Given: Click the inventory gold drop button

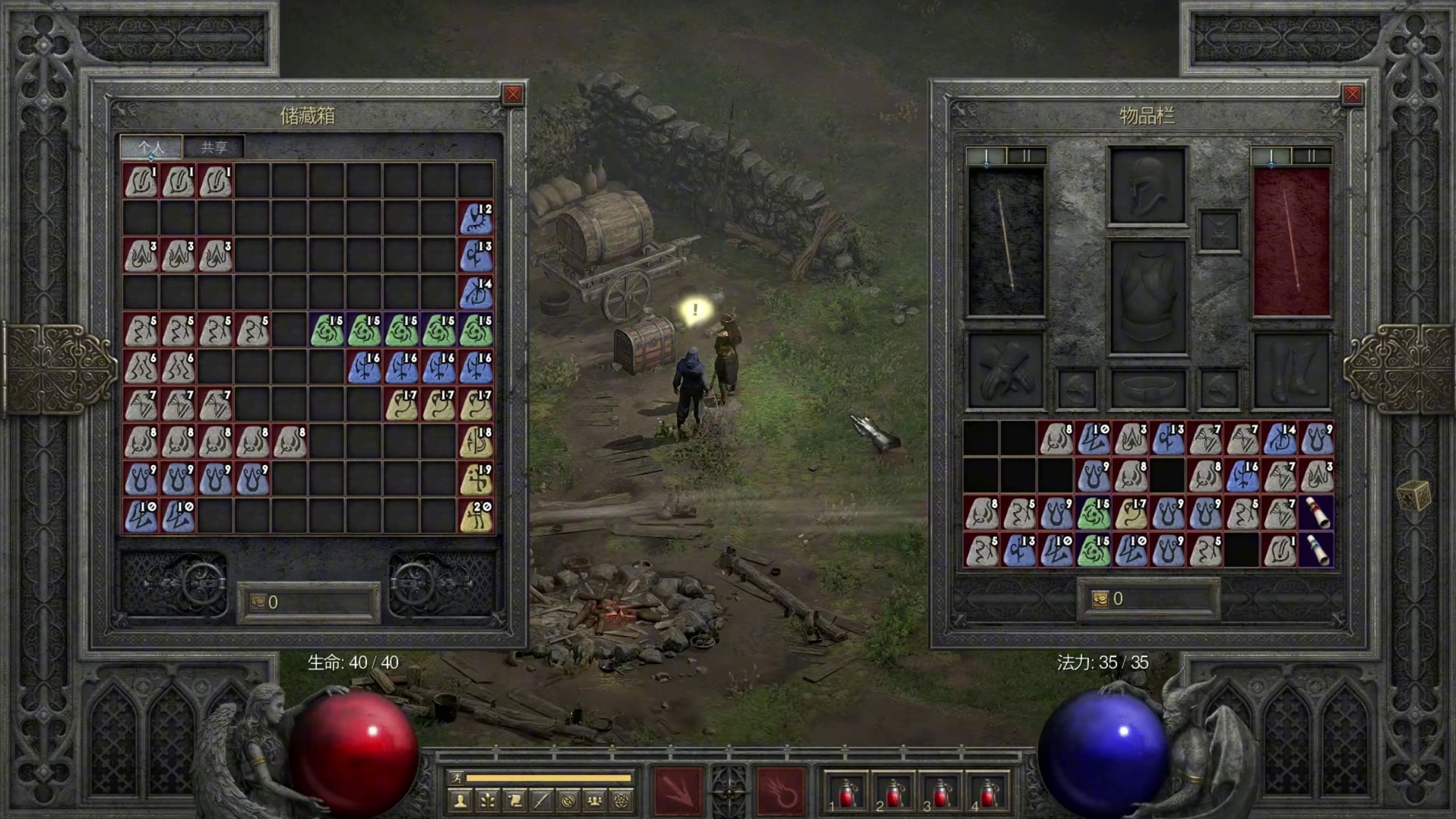Looking at the screenshot, I should pos(1100,599).
